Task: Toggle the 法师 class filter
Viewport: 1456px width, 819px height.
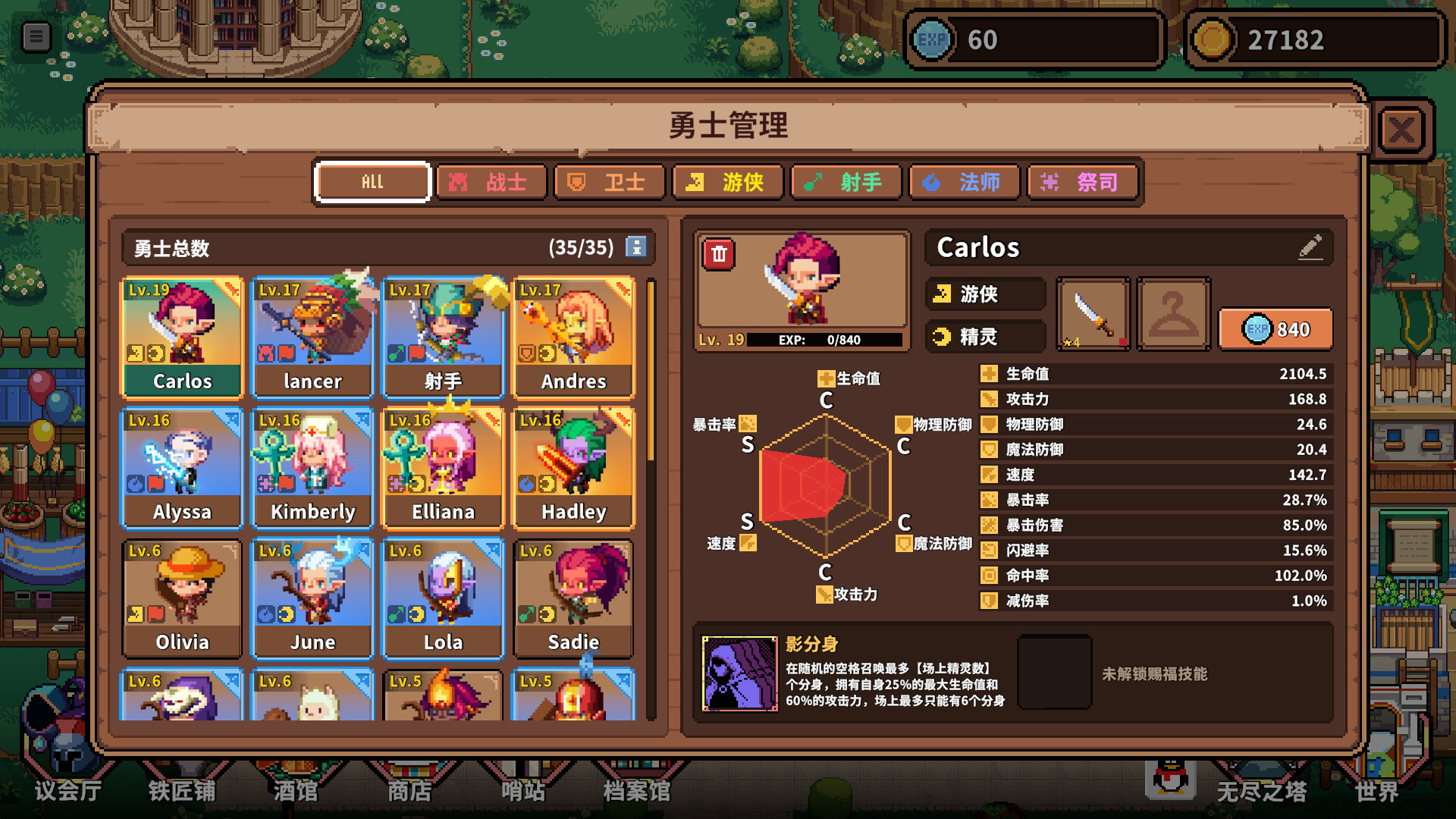Action: pyautogui.click(x=965, y=181)
